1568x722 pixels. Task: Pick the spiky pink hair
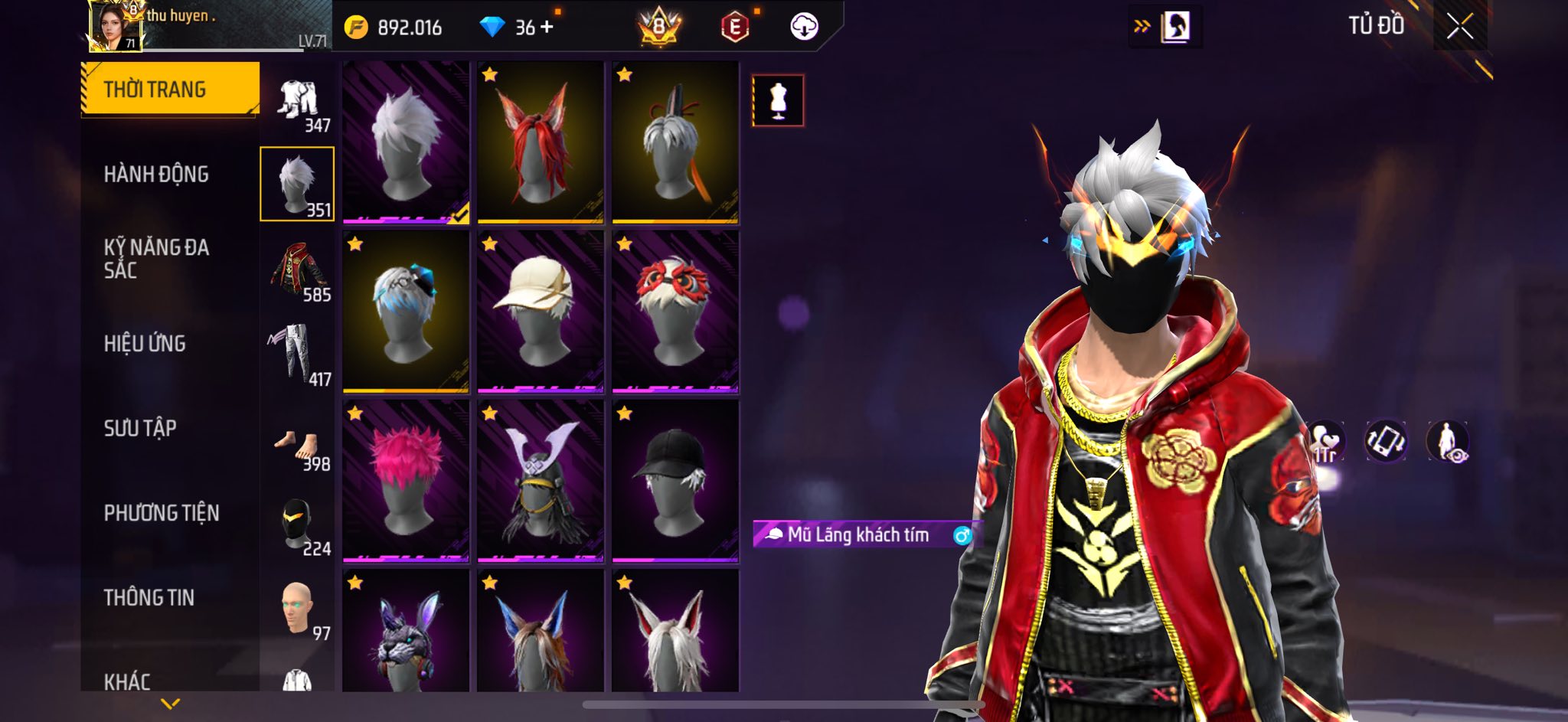pos(406,481)
